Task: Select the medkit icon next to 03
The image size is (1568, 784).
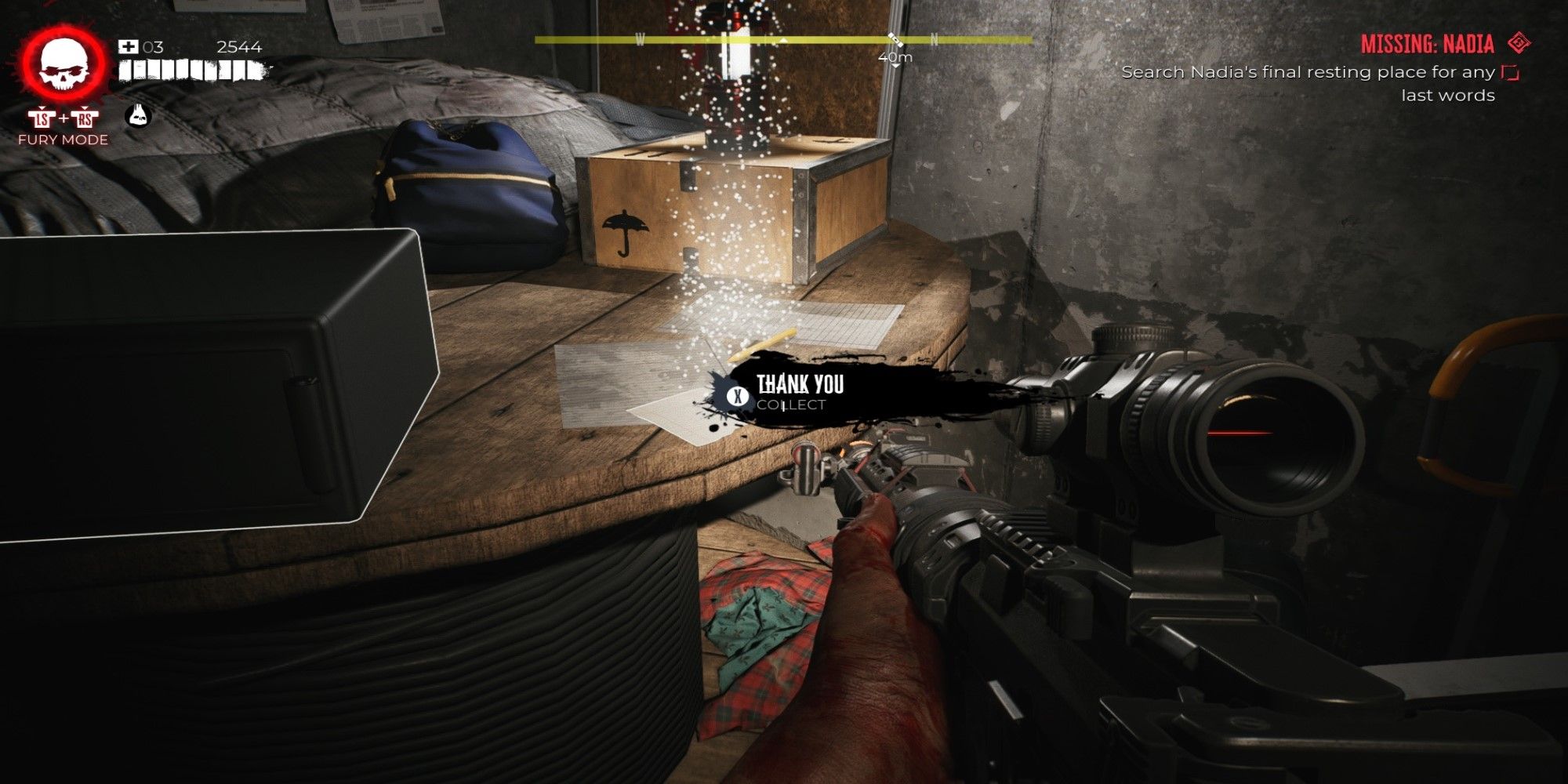Action: [128, 47]
